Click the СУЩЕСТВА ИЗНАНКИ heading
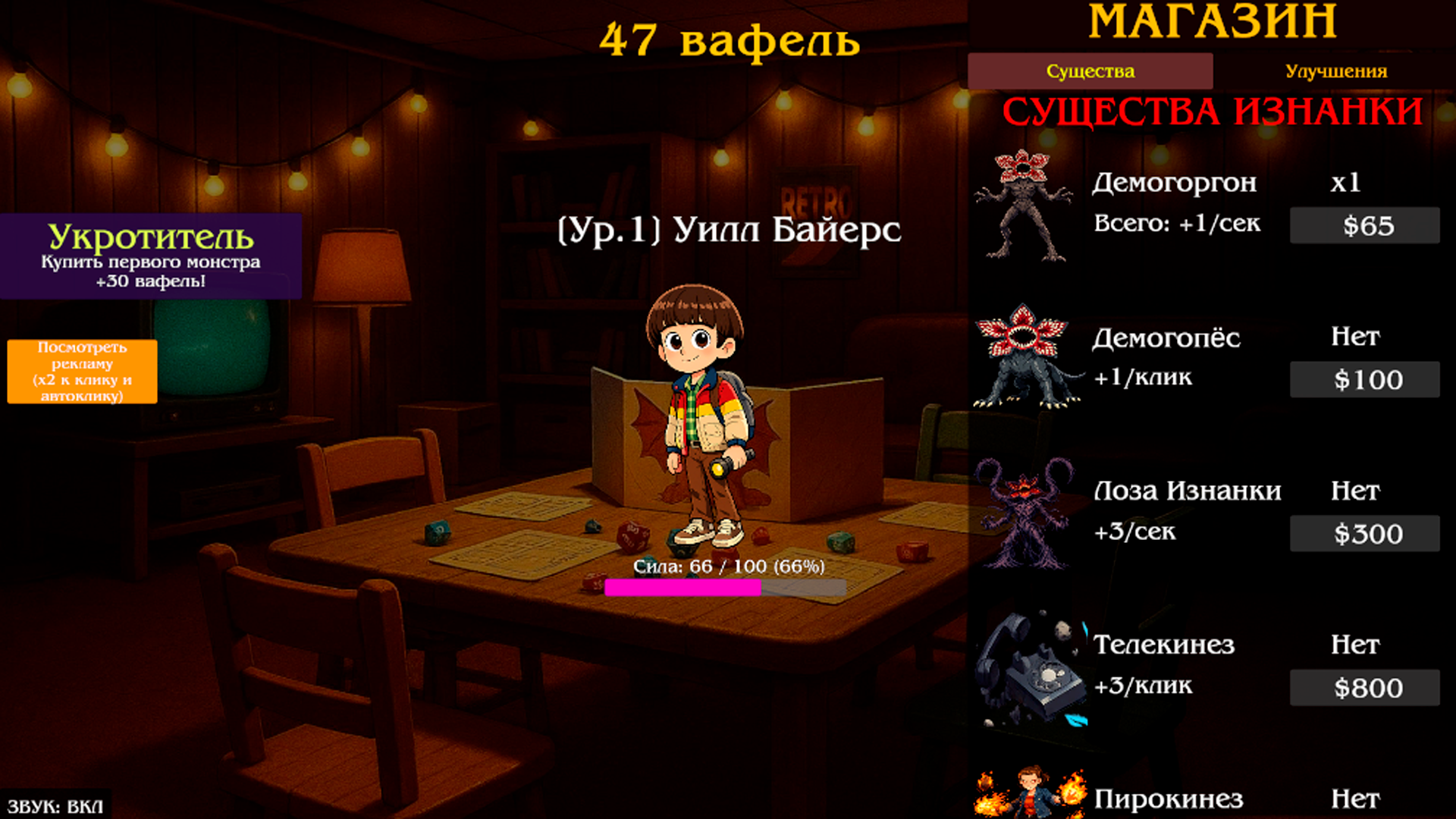The height and width of the screenshot is (819, 1456). point(1213,112)
